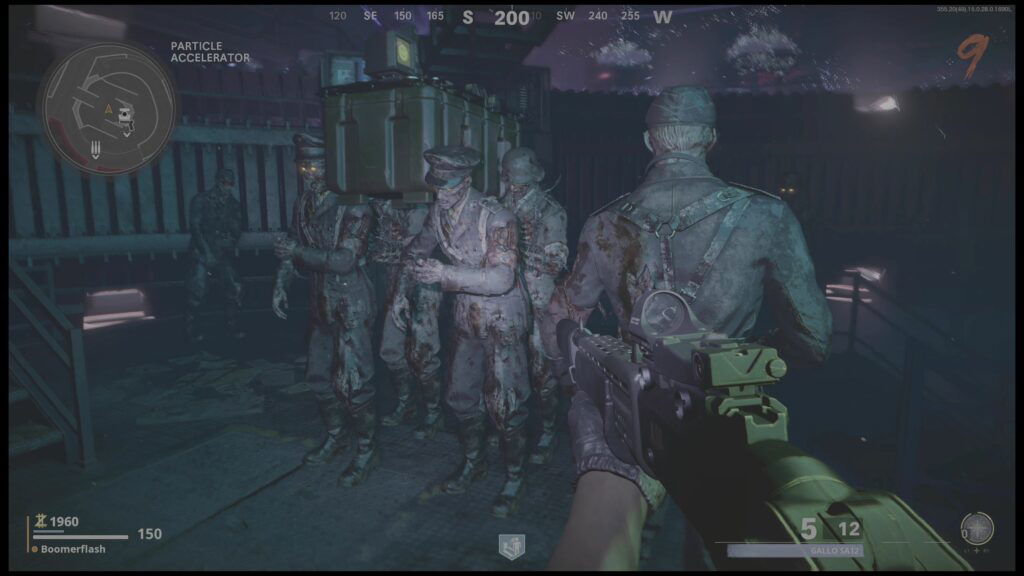This screenshot has height=576, width=1024.
Task: Open the circular minimap
Action: click(x=106, y=108)
